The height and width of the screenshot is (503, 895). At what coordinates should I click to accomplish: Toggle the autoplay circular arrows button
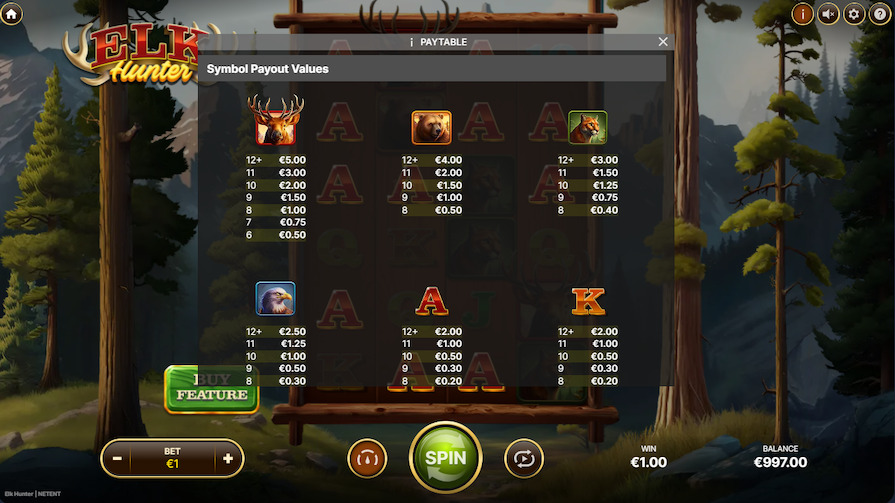click(x=524, y=458)
